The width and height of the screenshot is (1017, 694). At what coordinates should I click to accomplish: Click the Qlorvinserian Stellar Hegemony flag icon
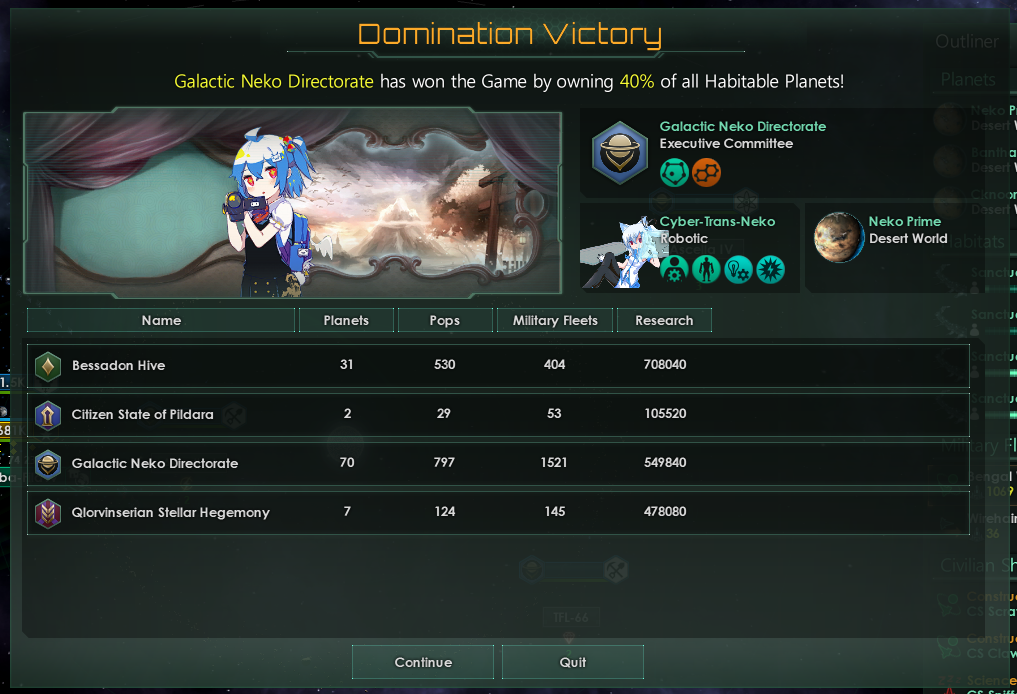pos(48,513)
